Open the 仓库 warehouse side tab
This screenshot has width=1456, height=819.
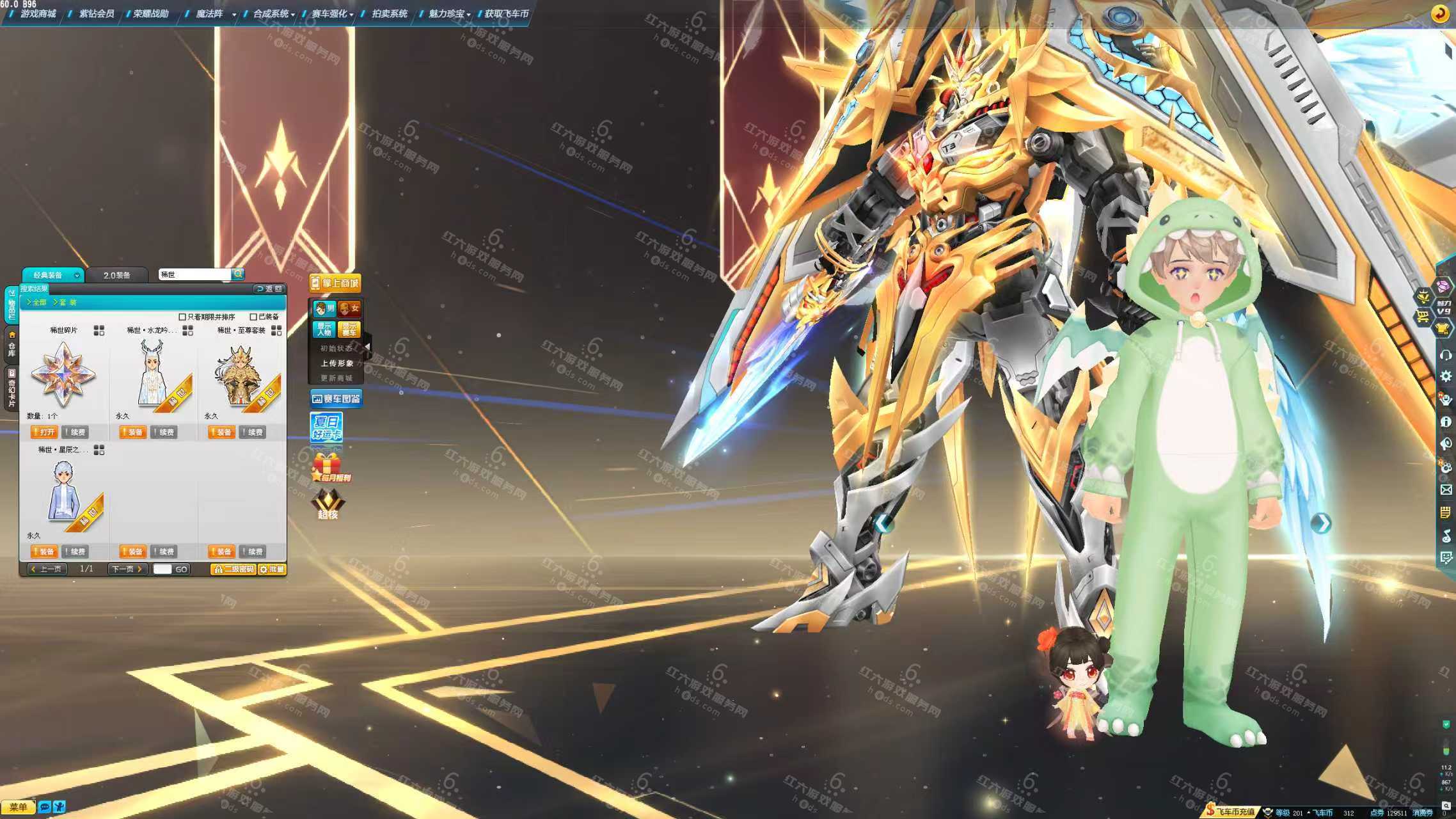click(12, 346)
